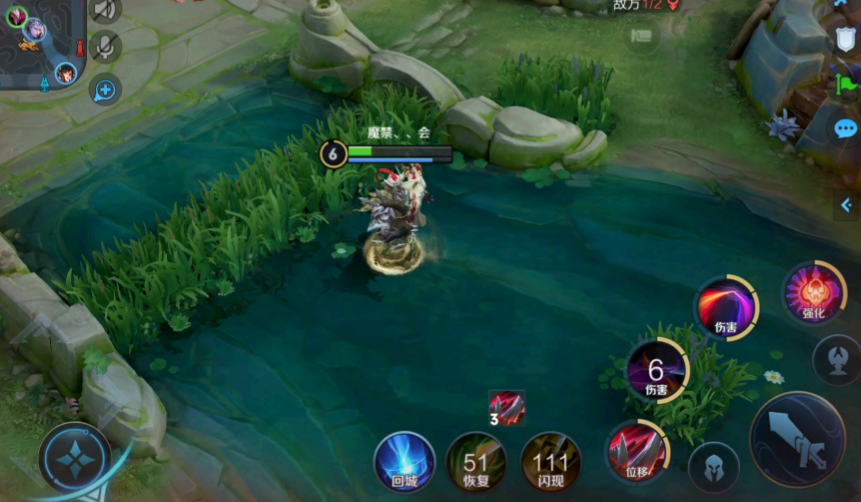Expand the side panel arrow
Image resolution: width=861 pixels, height=502 pixels.
point(846,206)
